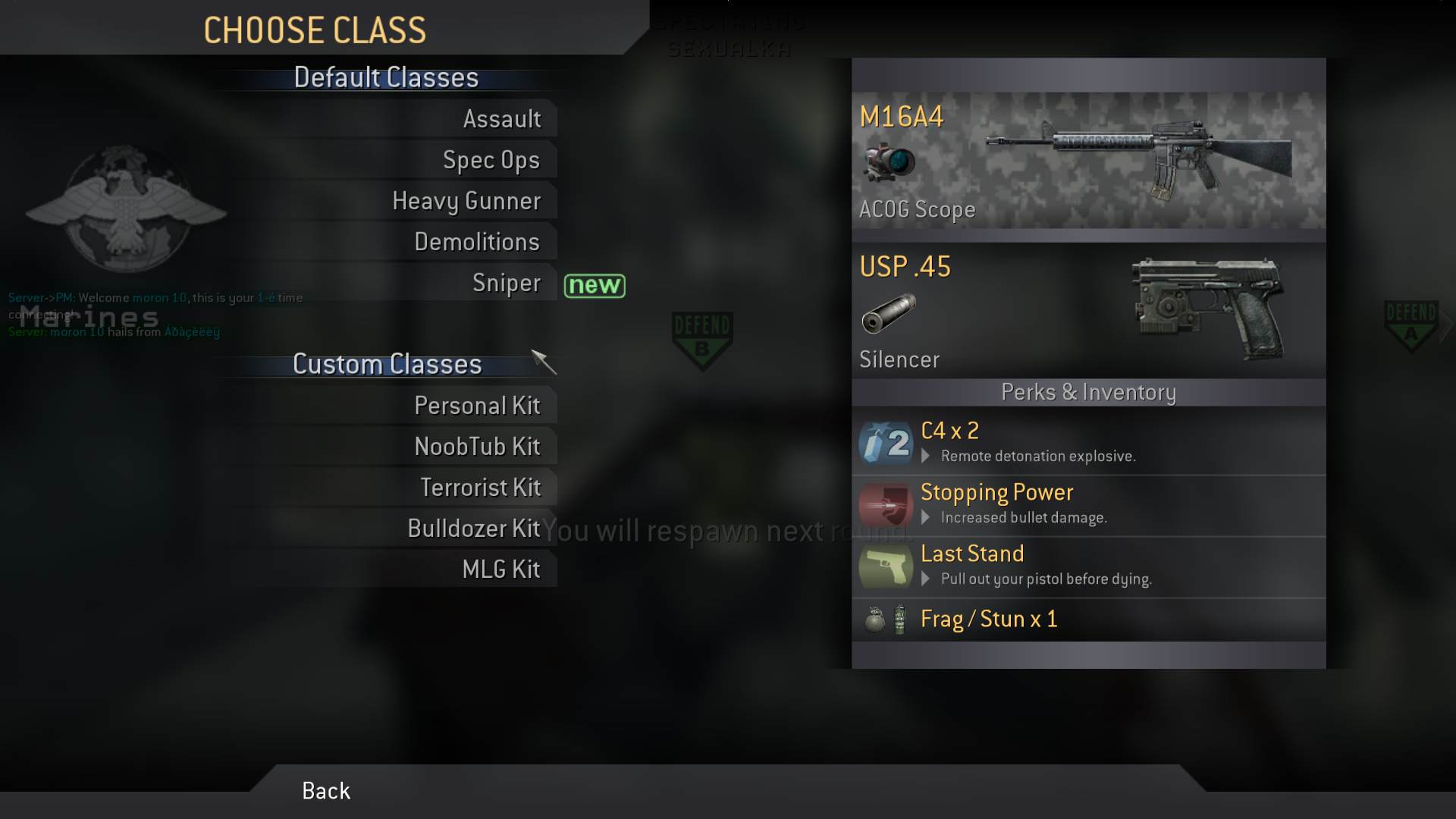Pick the Terrorist Kit custom class
The image size is (1456, 819).
coord(480,488)
